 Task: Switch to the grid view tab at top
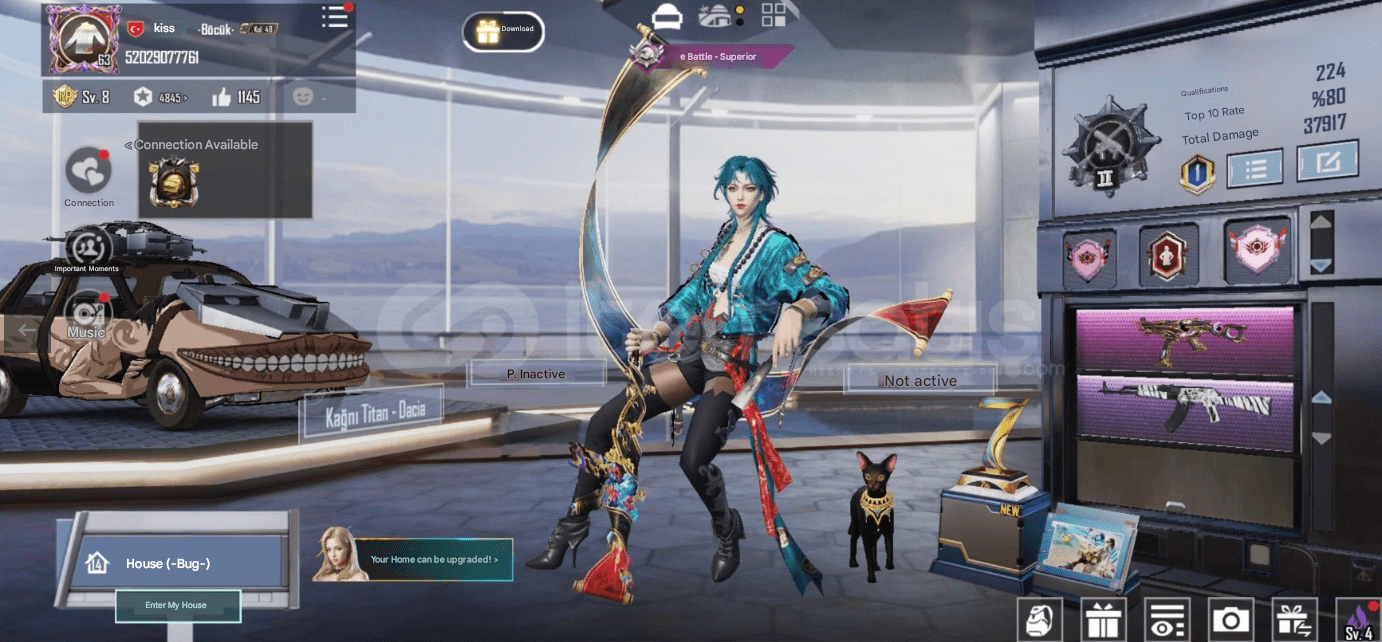[x=773, y=15]
